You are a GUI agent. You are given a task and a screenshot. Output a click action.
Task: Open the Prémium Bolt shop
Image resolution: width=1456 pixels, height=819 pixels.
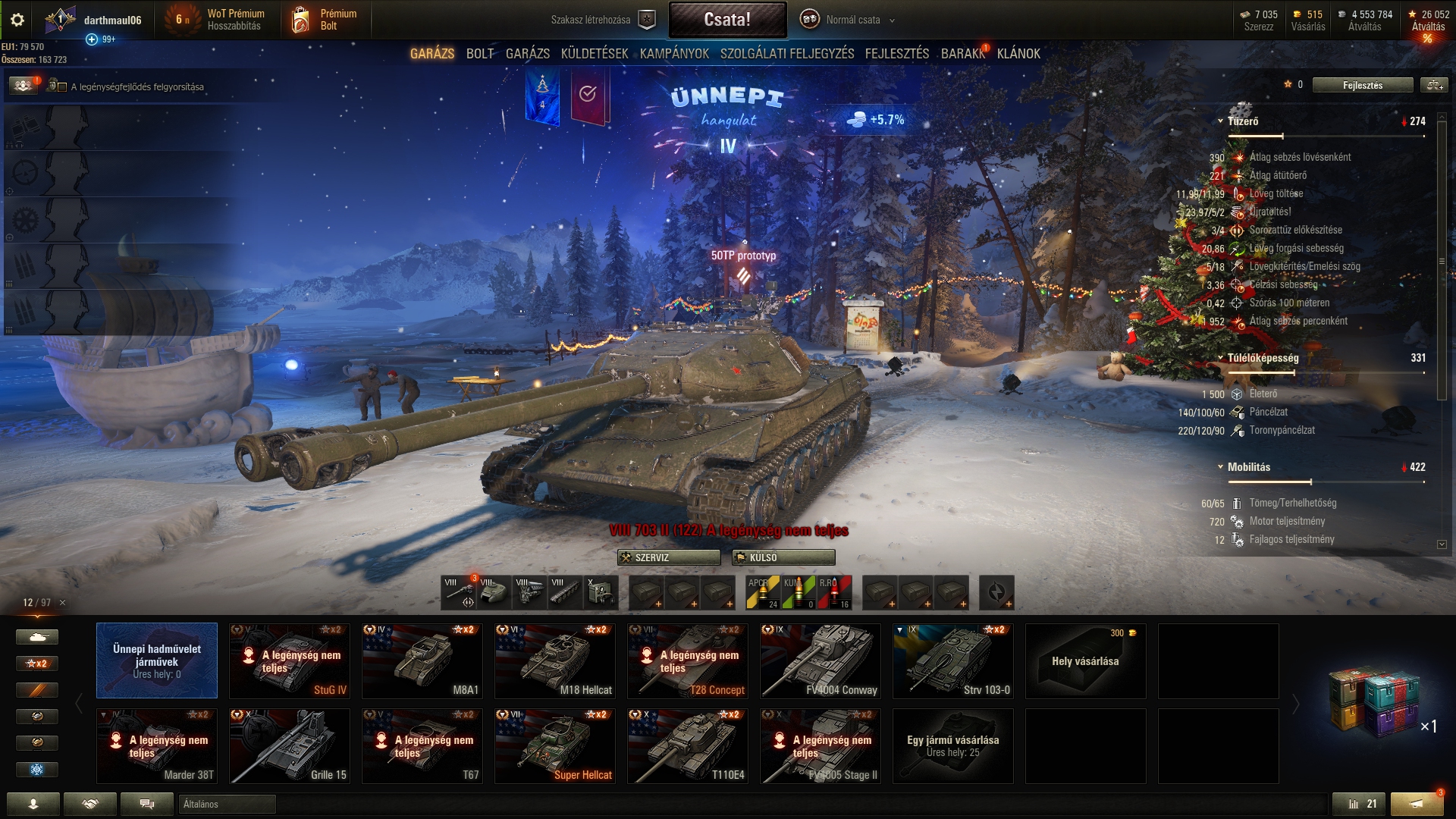[326, 20]
